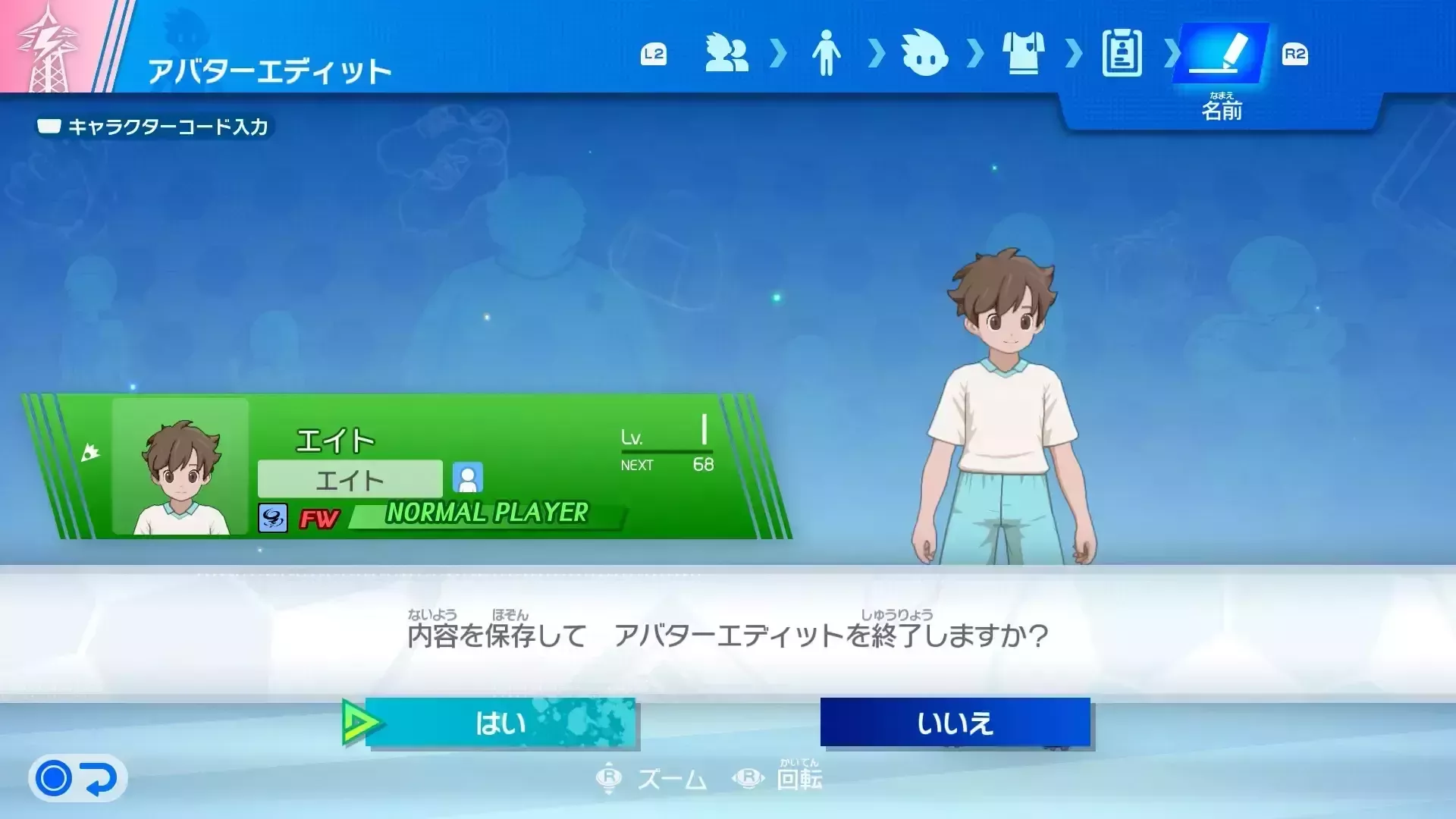Click the L2 shoulder button icon
Viewport: 1456px width, 819px height.
pos(654,55)
